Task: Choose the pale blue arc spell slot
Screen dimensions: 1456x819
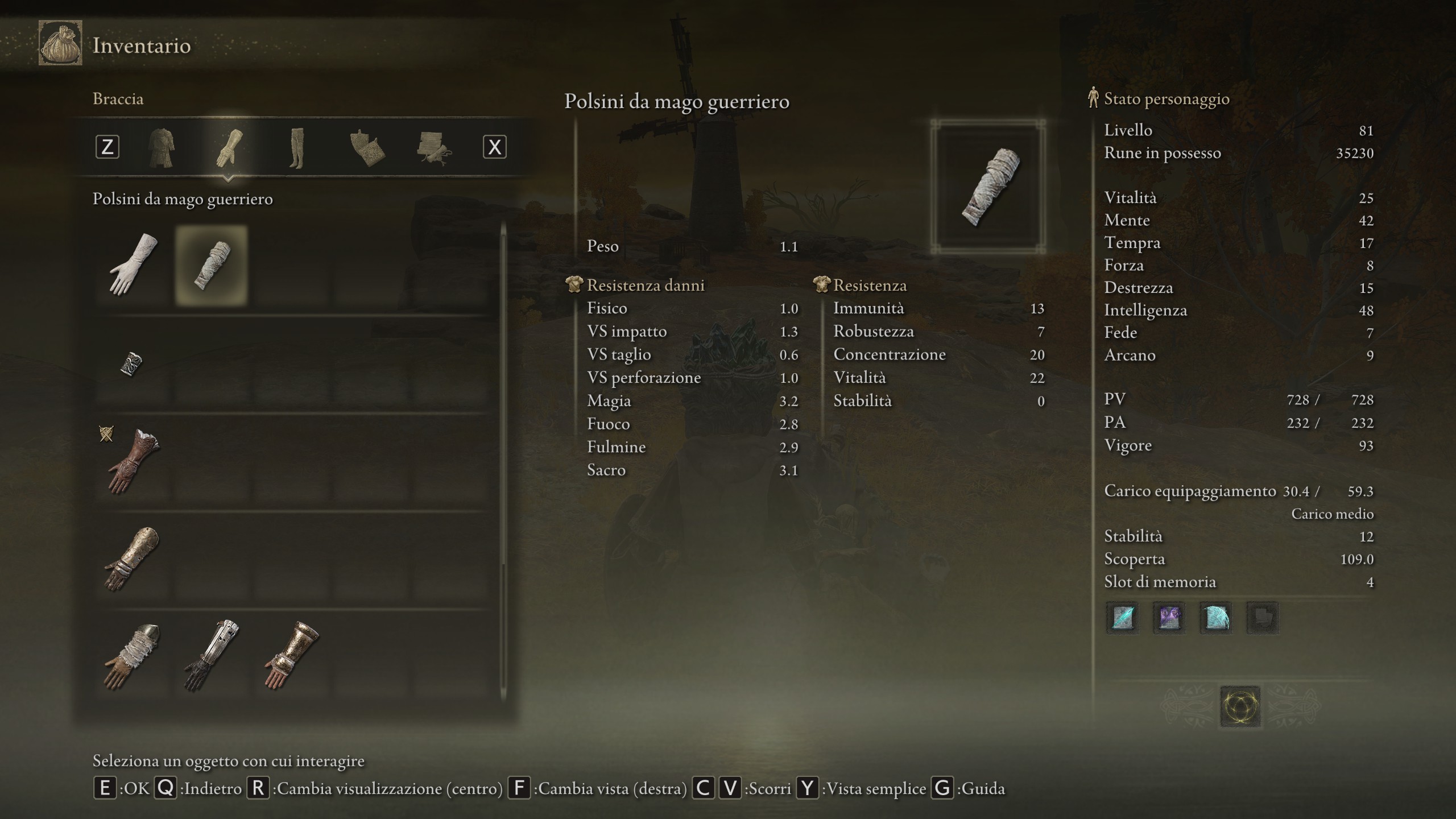Action: [x=1215, y=618]
